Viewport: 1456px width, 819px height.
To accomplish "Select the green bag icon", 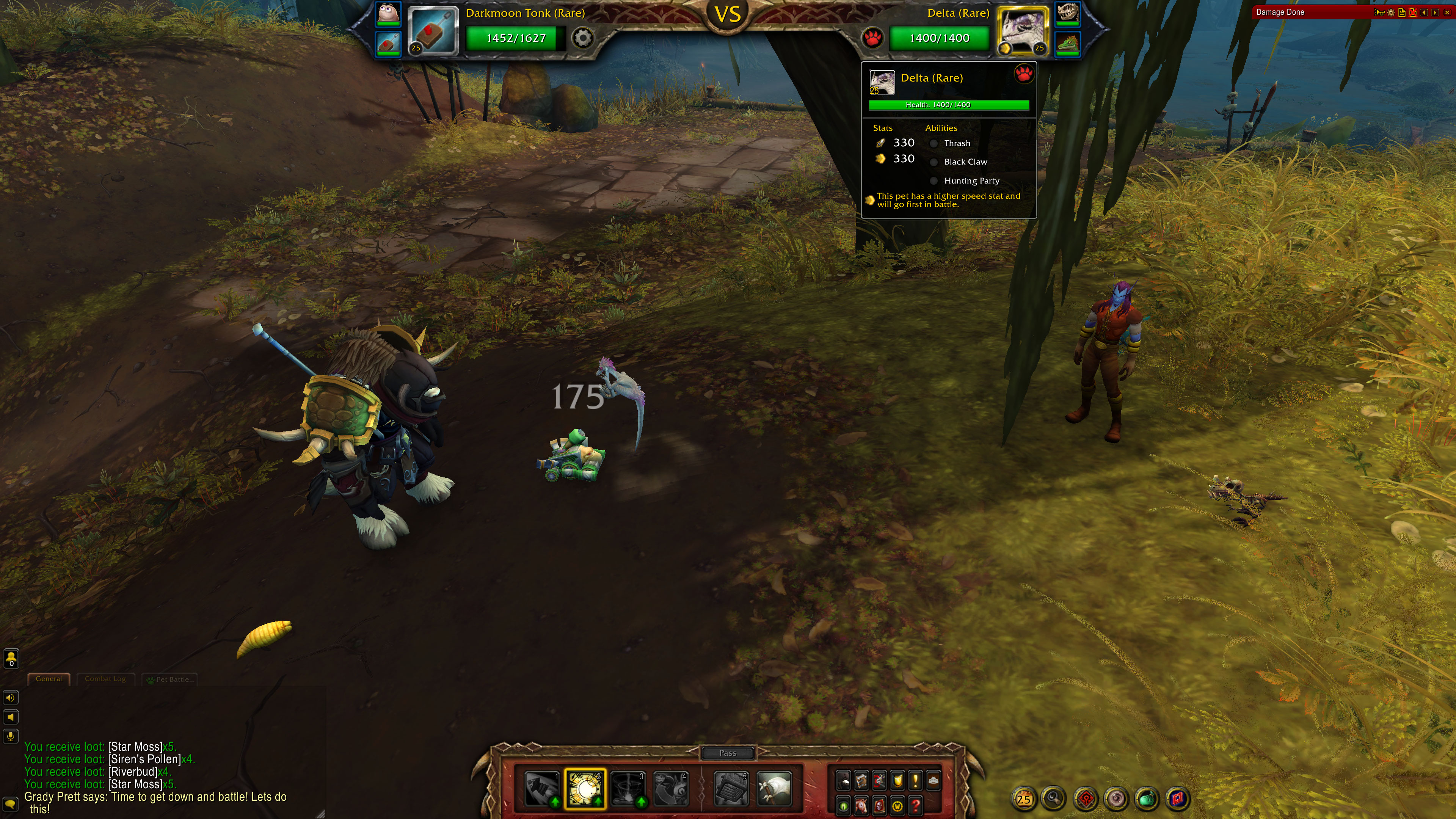I will (1147, 799).
